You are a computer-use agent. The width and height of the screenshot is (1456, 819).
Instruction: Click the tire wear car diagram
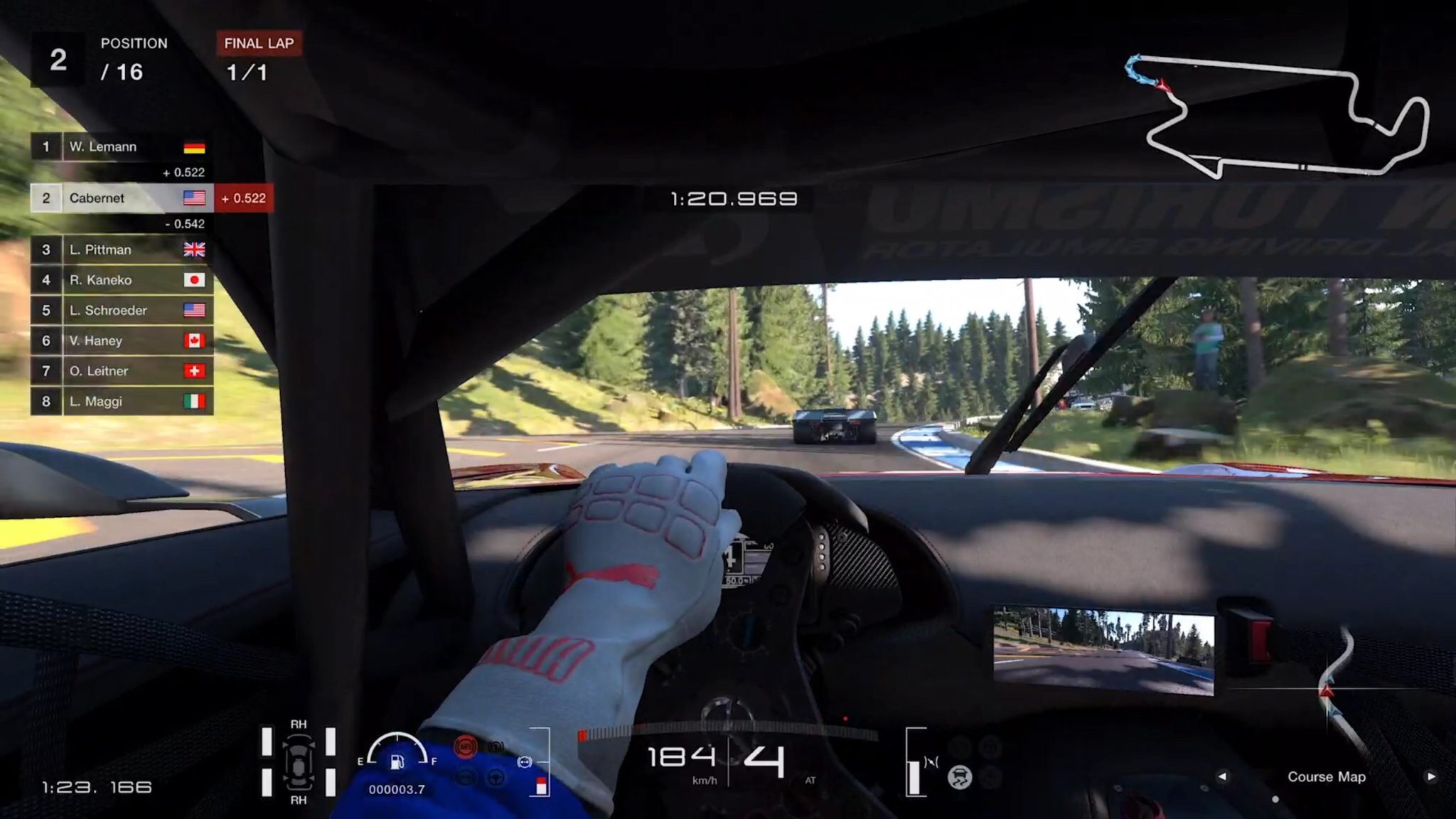299,762
